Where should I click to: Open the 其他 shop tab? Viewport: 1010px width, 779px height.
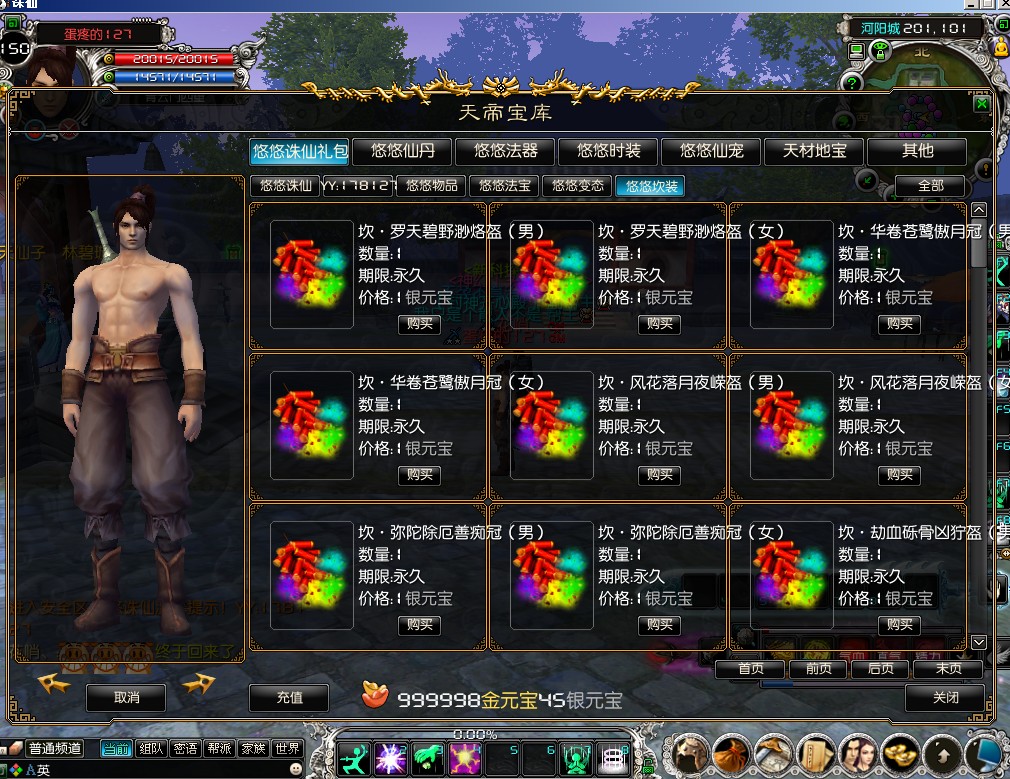tap(917, 151)
